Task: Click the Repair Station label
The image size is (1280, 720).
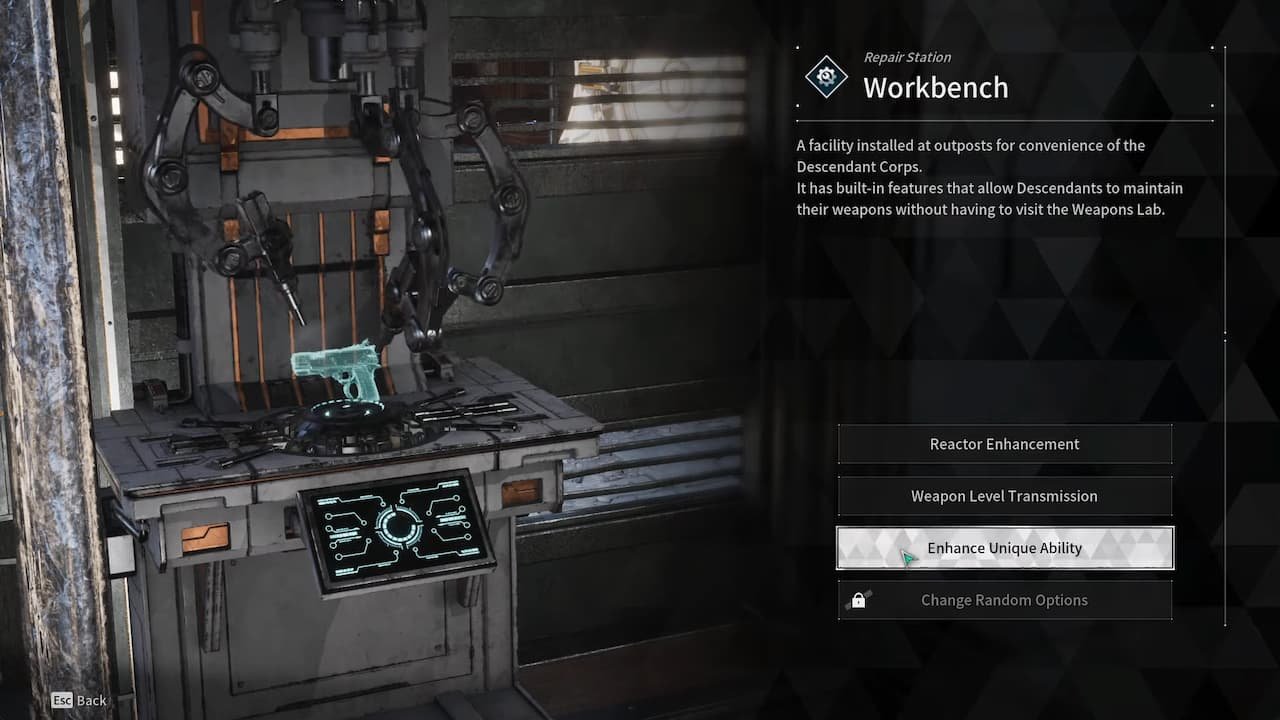Action: click(906, 57)
